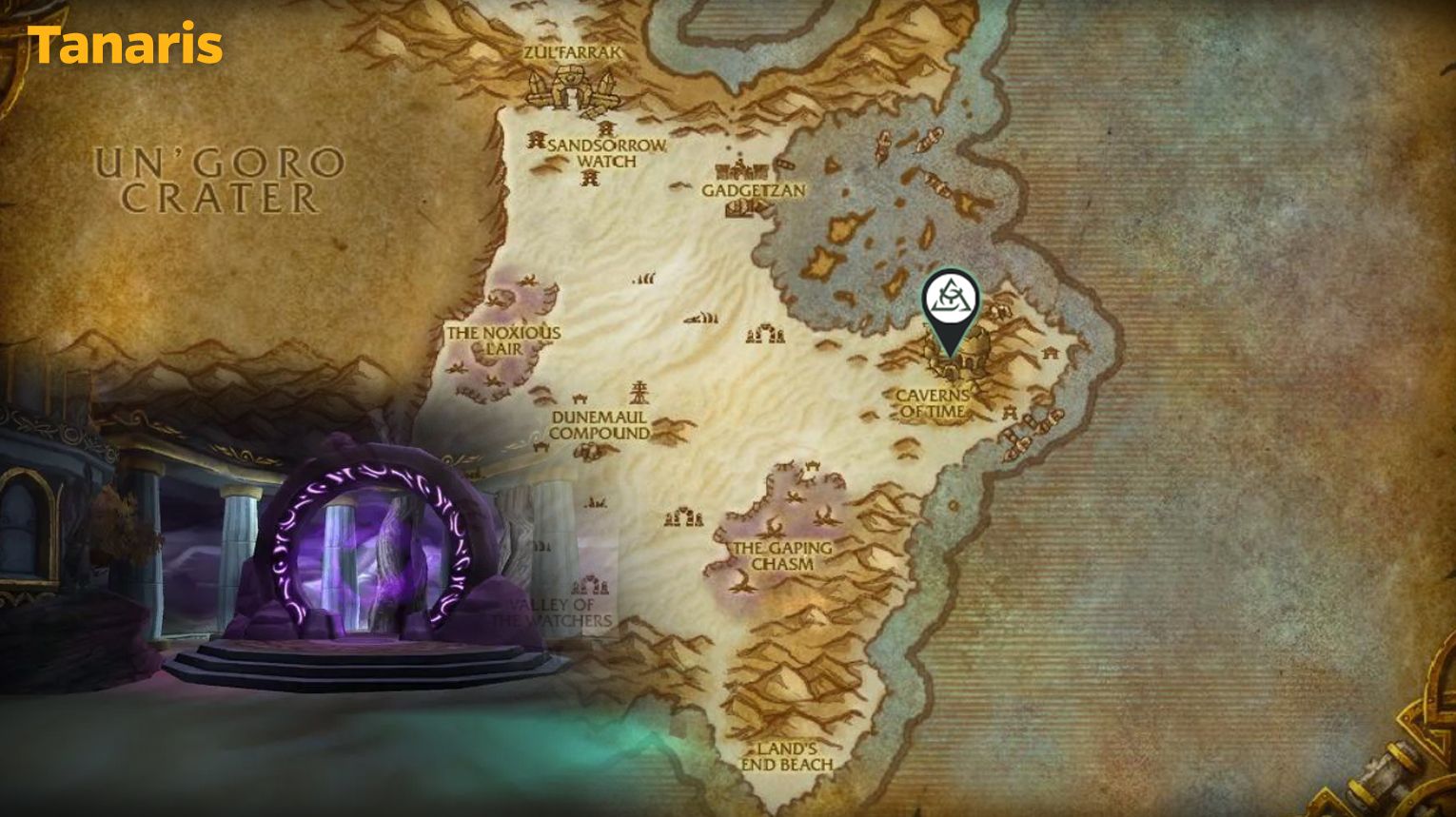
Task: Click the Valley of the Watchers label
Action: [x=550, y=613]
